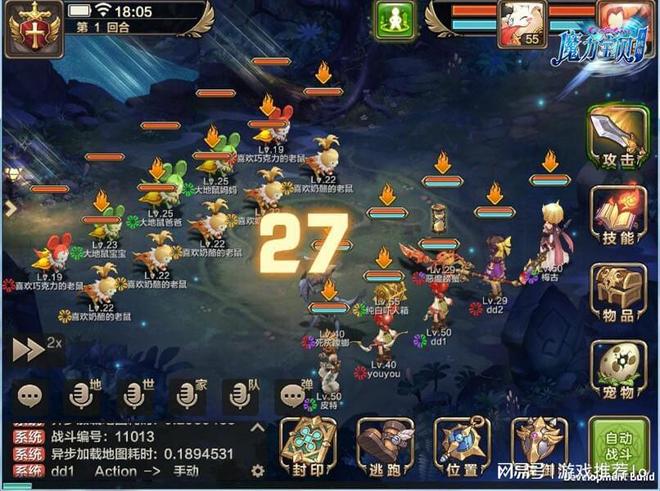Image resolution: width=660 pixels, height=491 pixels.
Task: Open chat settings gear icon
Action: pos(257,470)
